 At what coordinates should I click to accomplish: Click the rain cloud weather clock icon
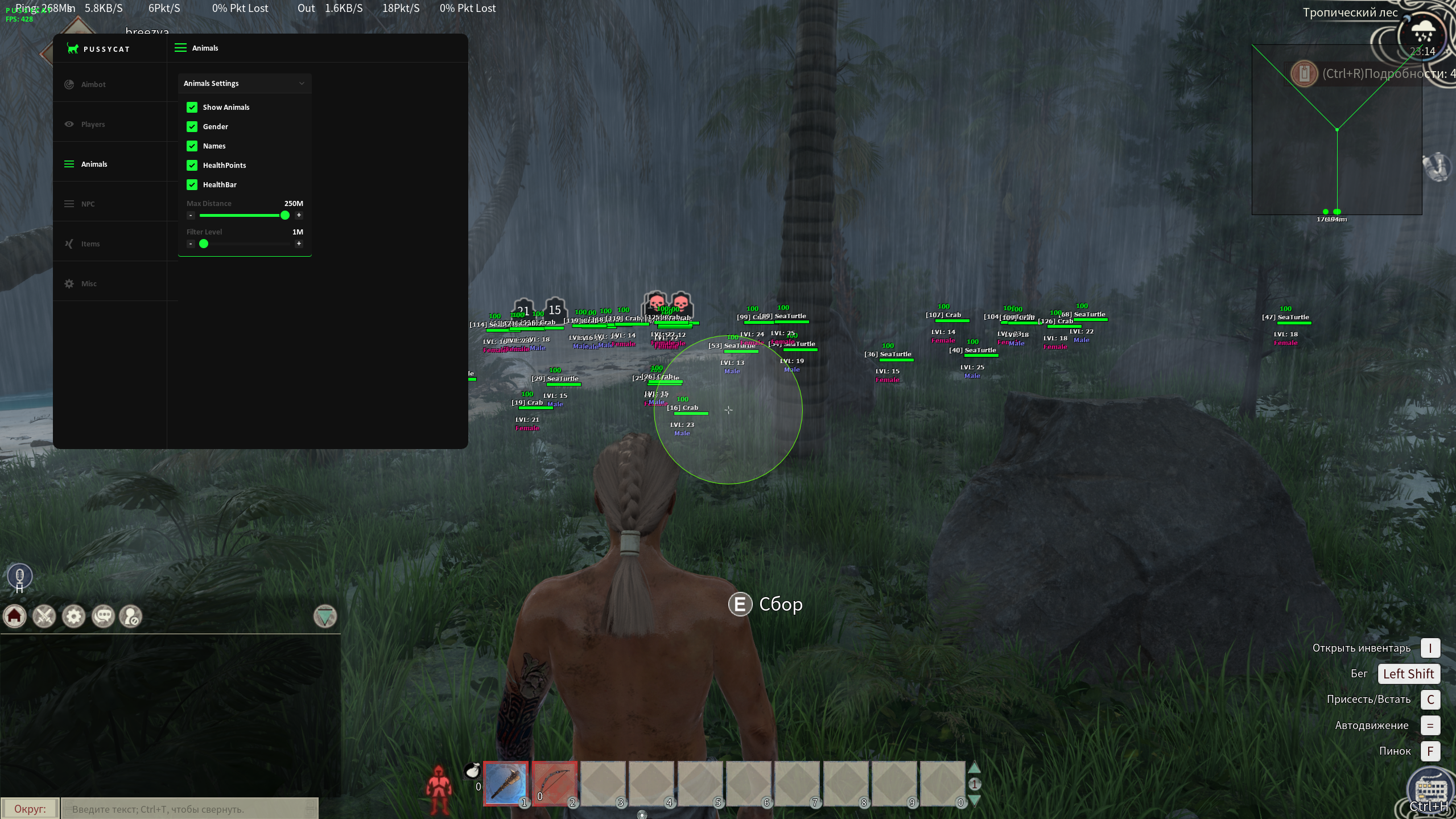(1422, 33)
